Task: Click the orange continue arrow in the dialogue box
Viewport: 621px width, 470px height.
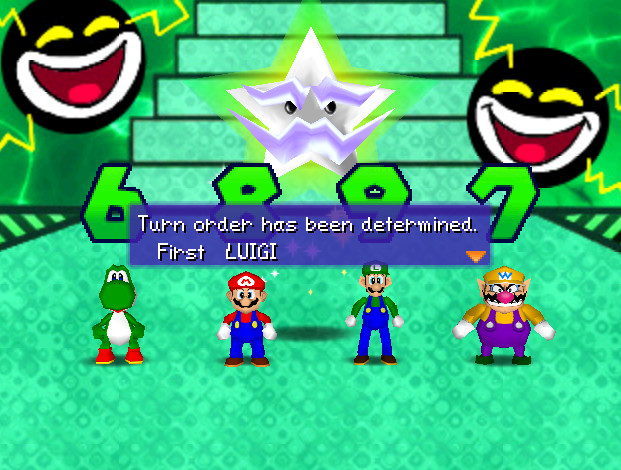Action: click(475, 256)
